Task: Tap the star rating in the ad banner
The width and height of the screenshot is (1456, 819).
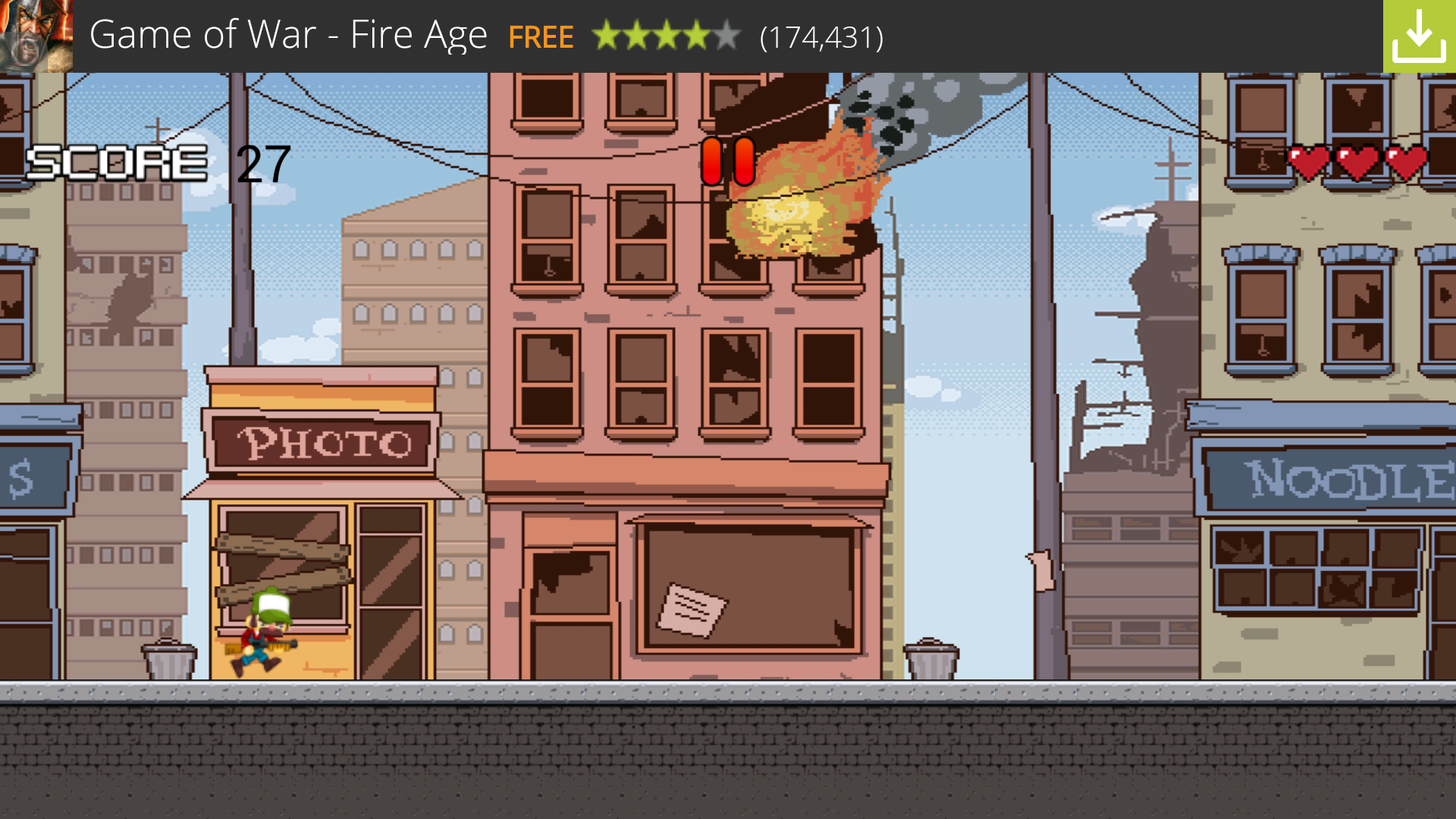Action: [x=665, y=36]
